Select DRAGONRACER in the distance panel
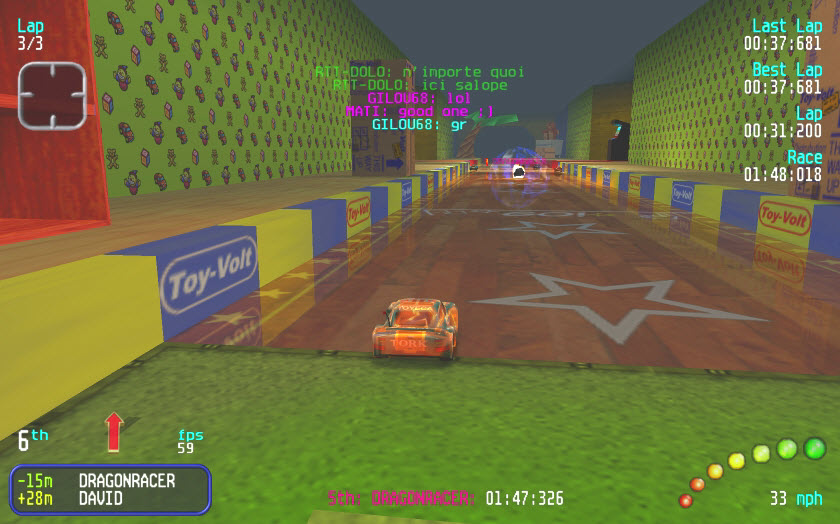840x524 pixels. (x=126, y=481)
